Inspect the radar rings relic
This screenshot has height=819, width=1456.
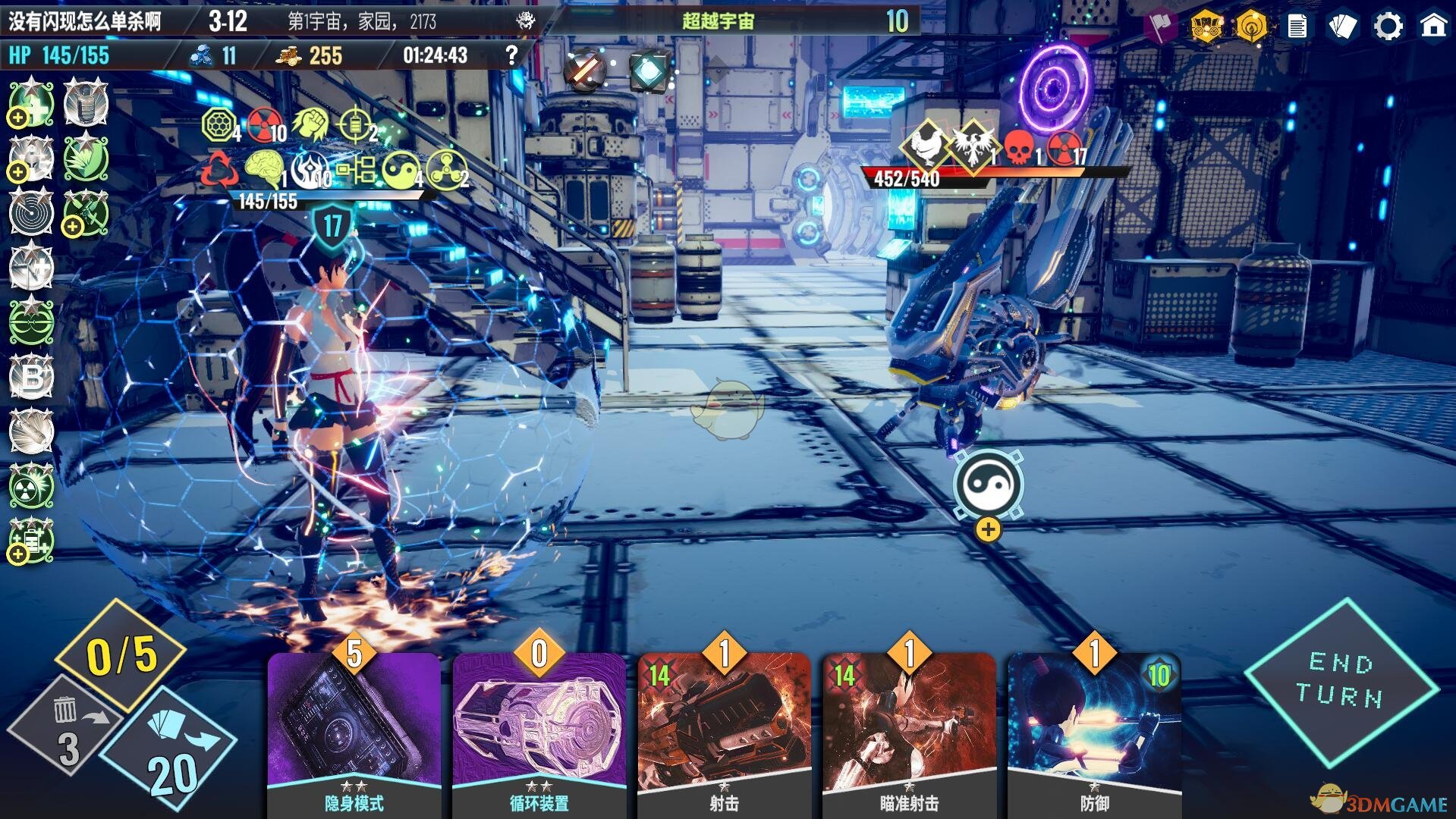31,213
